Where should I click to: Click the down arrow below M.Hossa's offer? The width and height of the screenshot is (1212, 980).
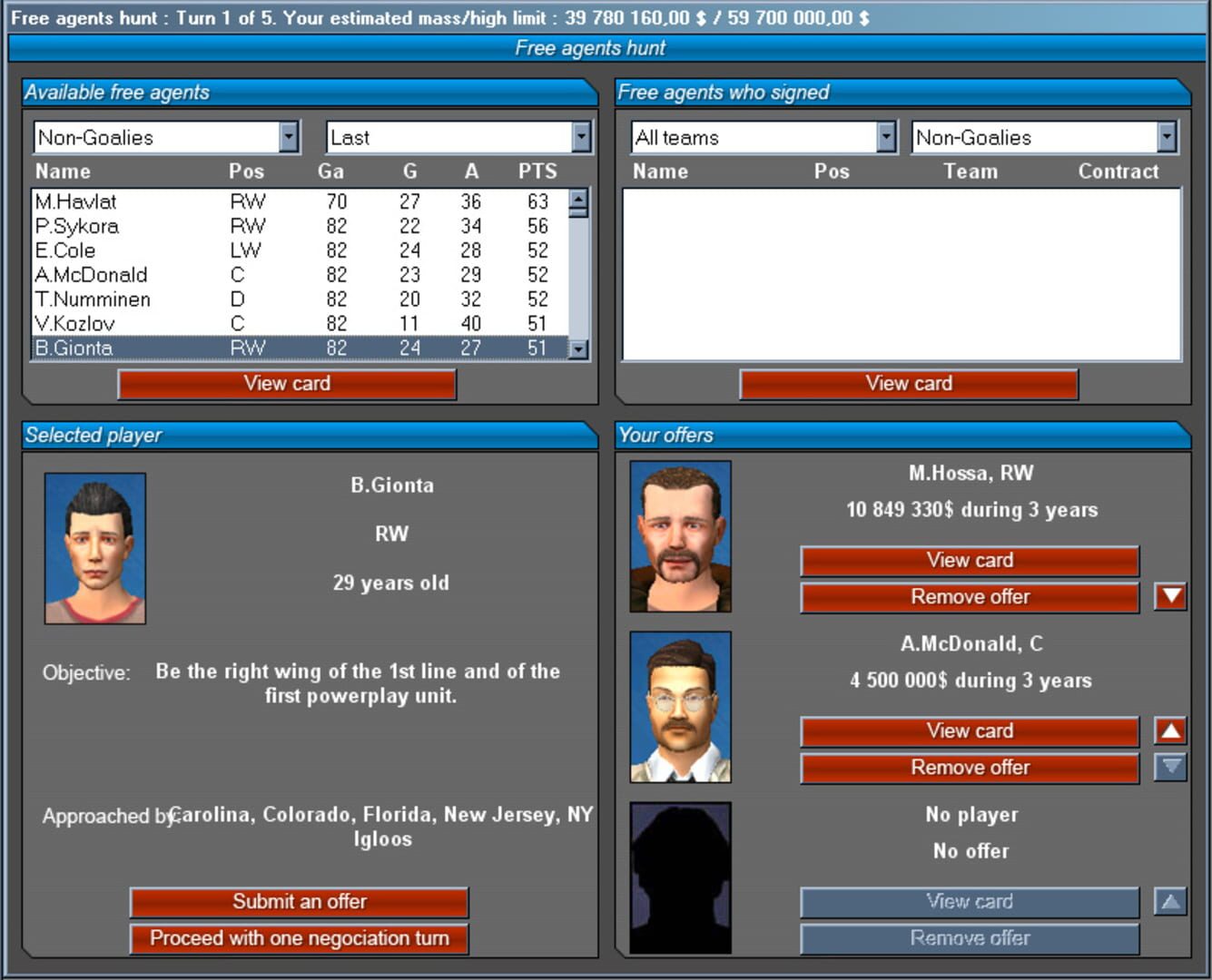[1170, 597]
